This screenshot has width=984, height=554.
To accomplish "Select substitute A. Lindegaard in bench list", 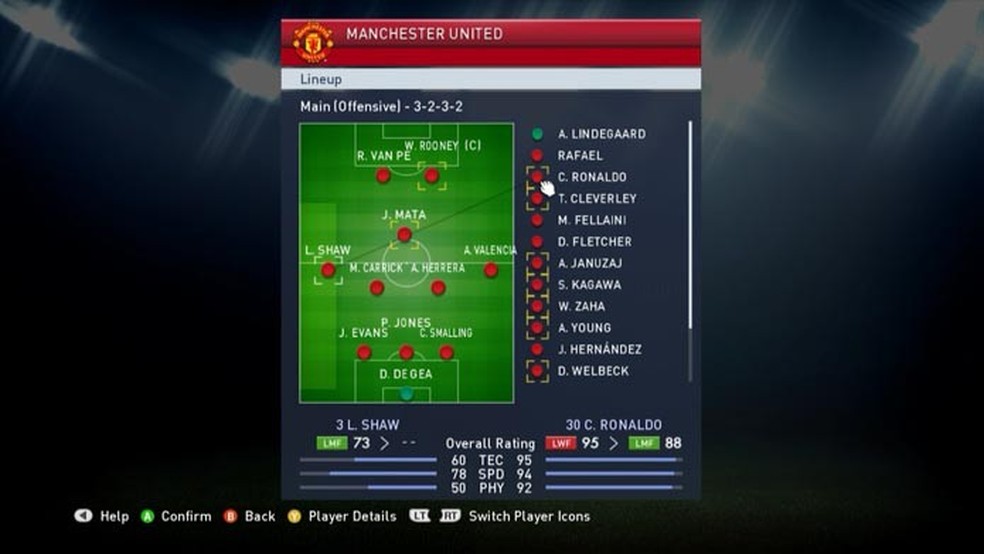I will tap(601, 134).
